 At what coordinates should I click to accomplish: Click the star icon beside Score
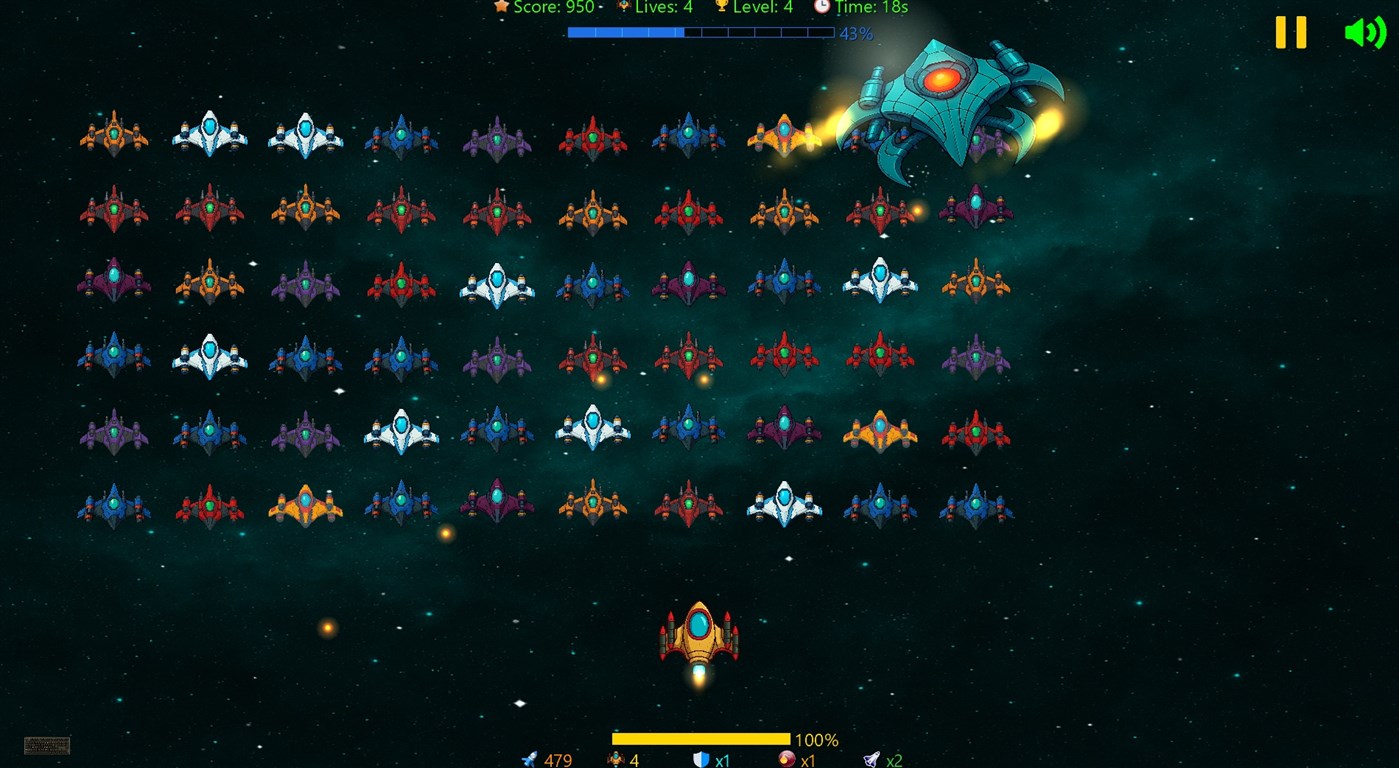pos(501,7)
